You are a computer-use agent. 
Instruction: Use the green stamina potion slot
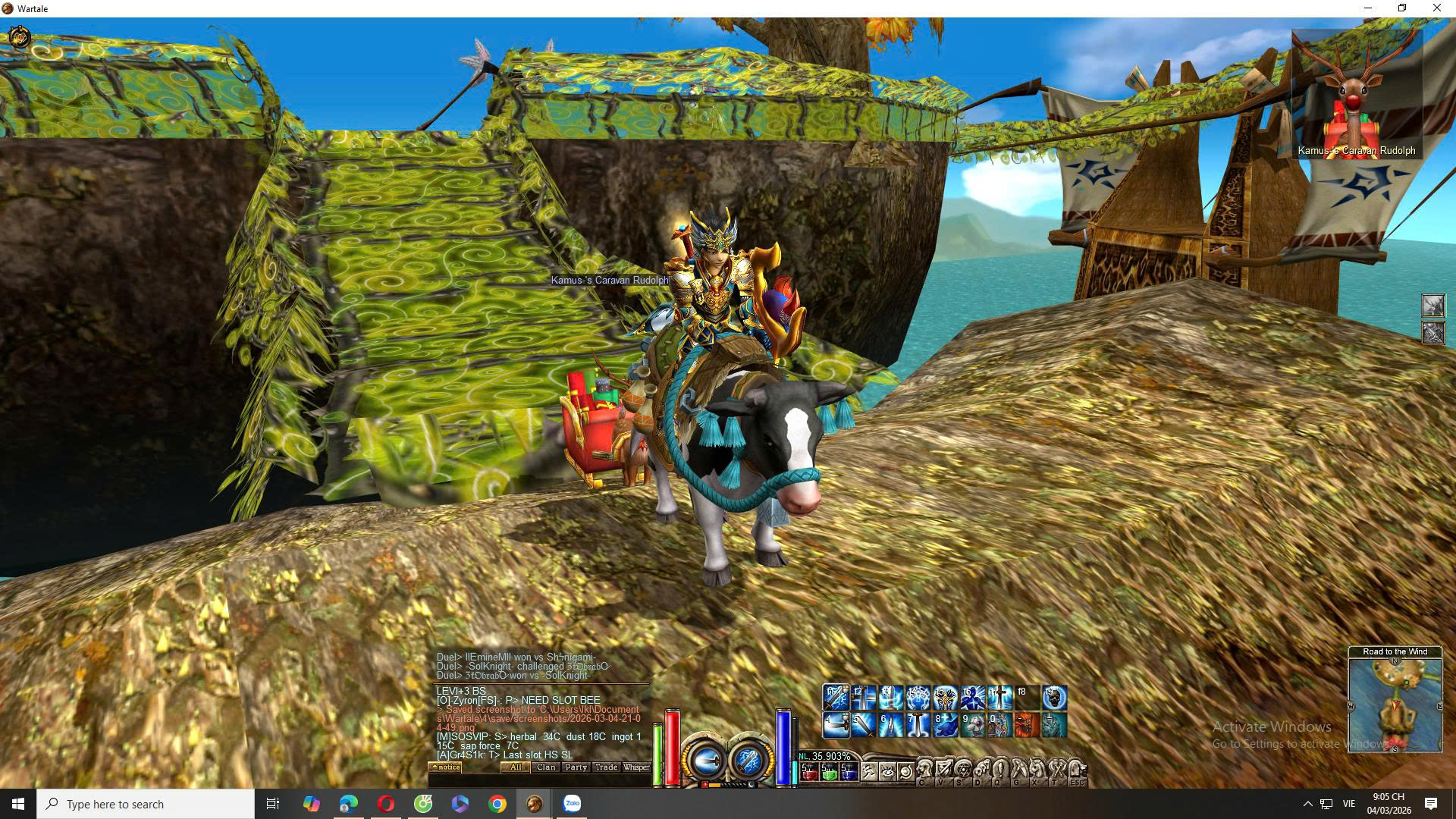click(829, 772)
